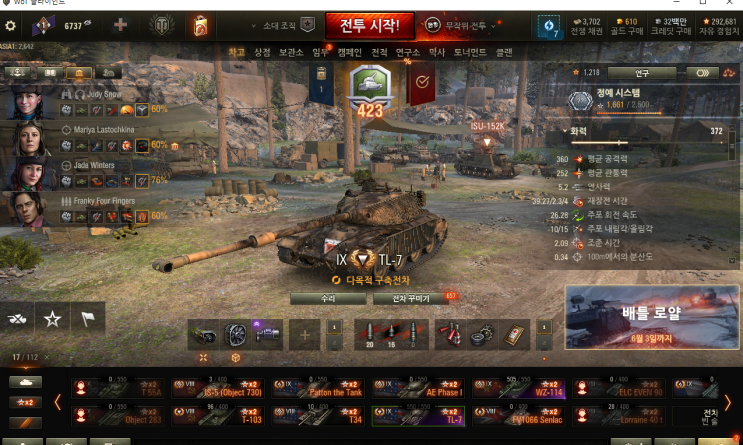Open the 보관소 depot tab
The width and height of the screenshot is (743, 445).
291,52
